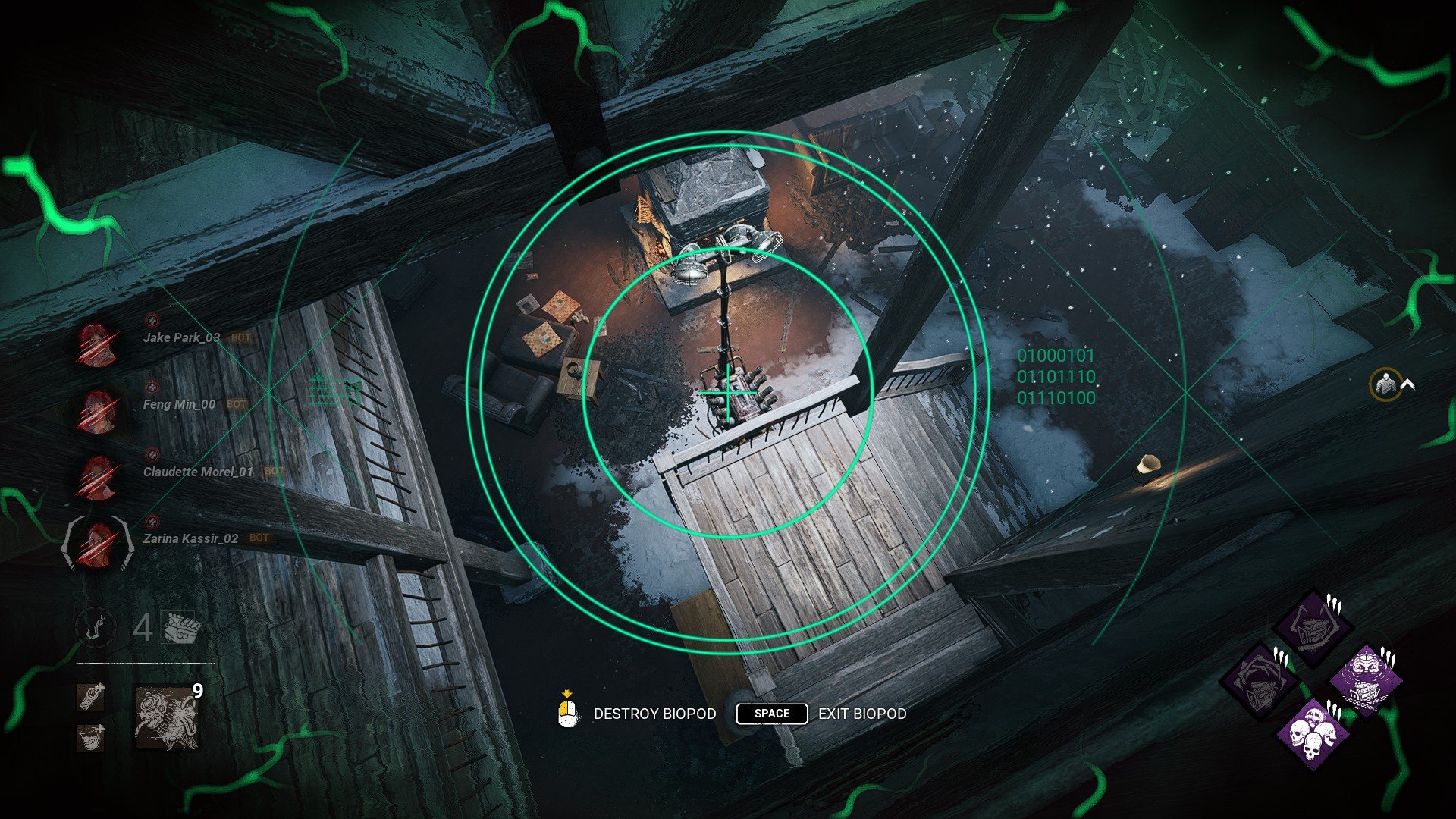Image resolution: width=1456 pixels, height=819 pixels.
Task: Select the four skulls perk
Action: pos(1313,733)
